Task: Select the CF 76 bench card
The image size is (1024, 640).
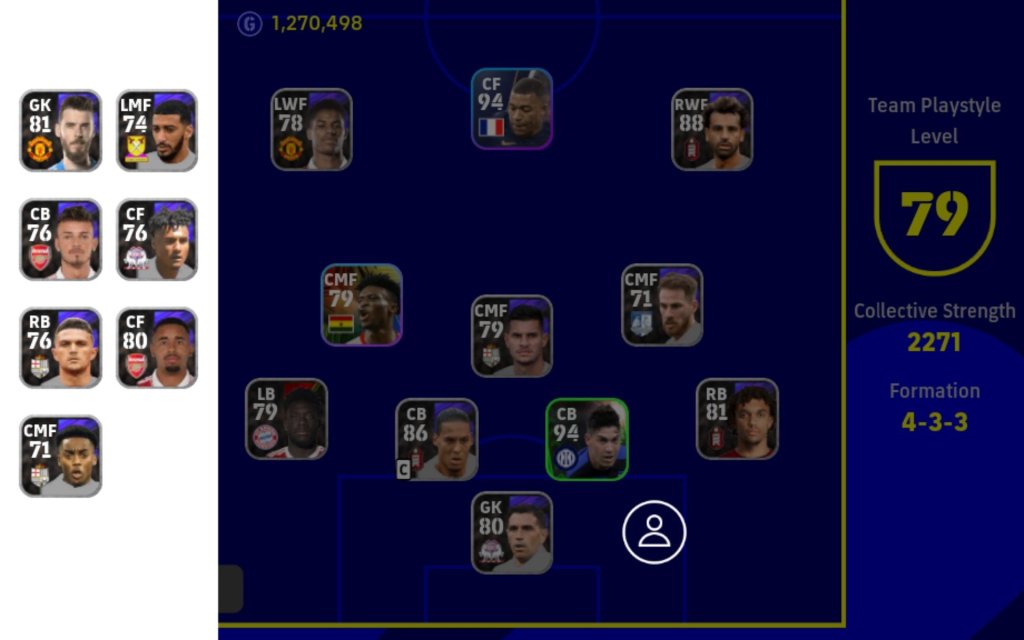Action: 157,239
